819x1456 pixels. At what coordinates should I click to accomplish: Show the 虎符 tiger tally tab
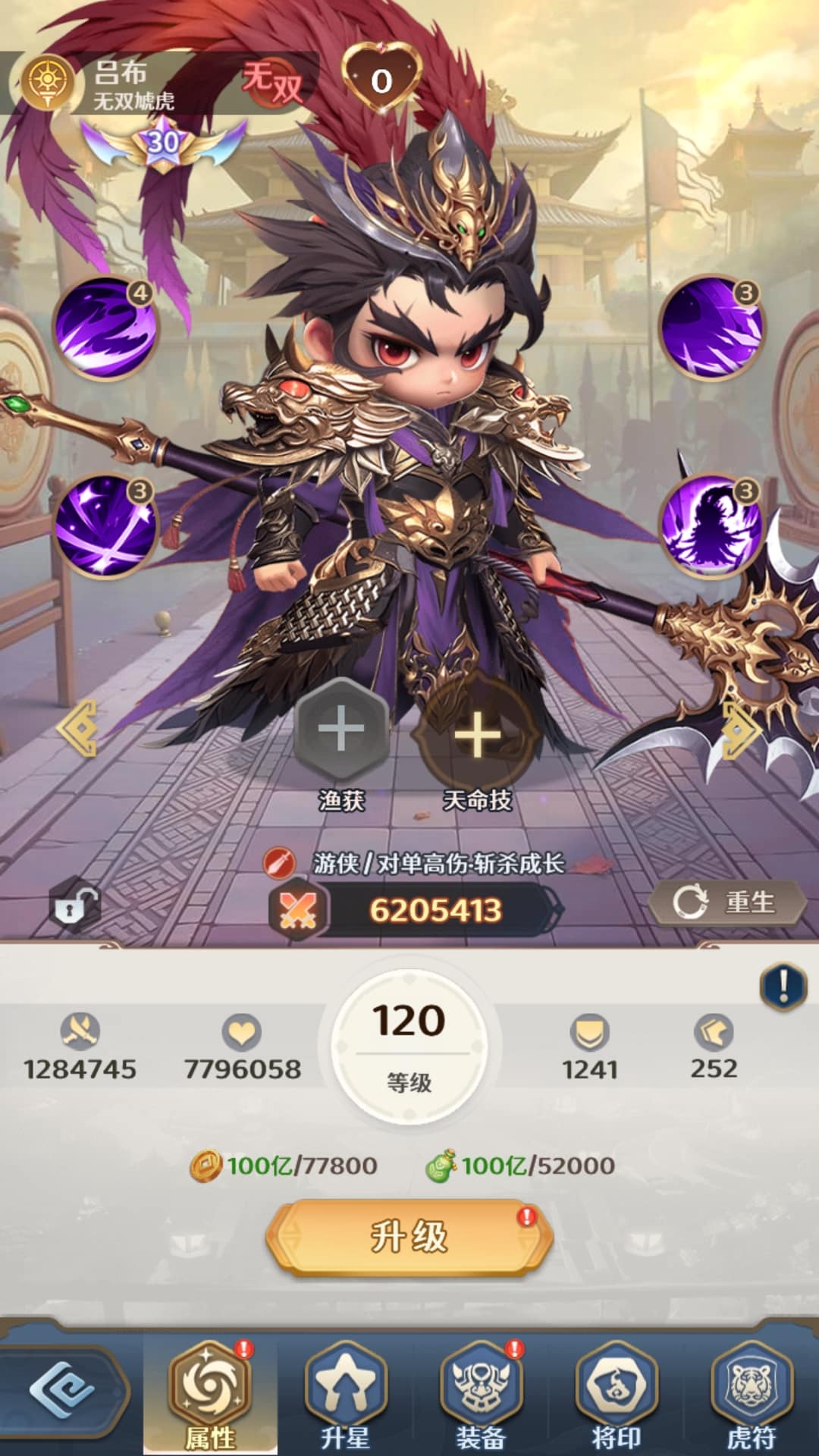[751, 1395]
